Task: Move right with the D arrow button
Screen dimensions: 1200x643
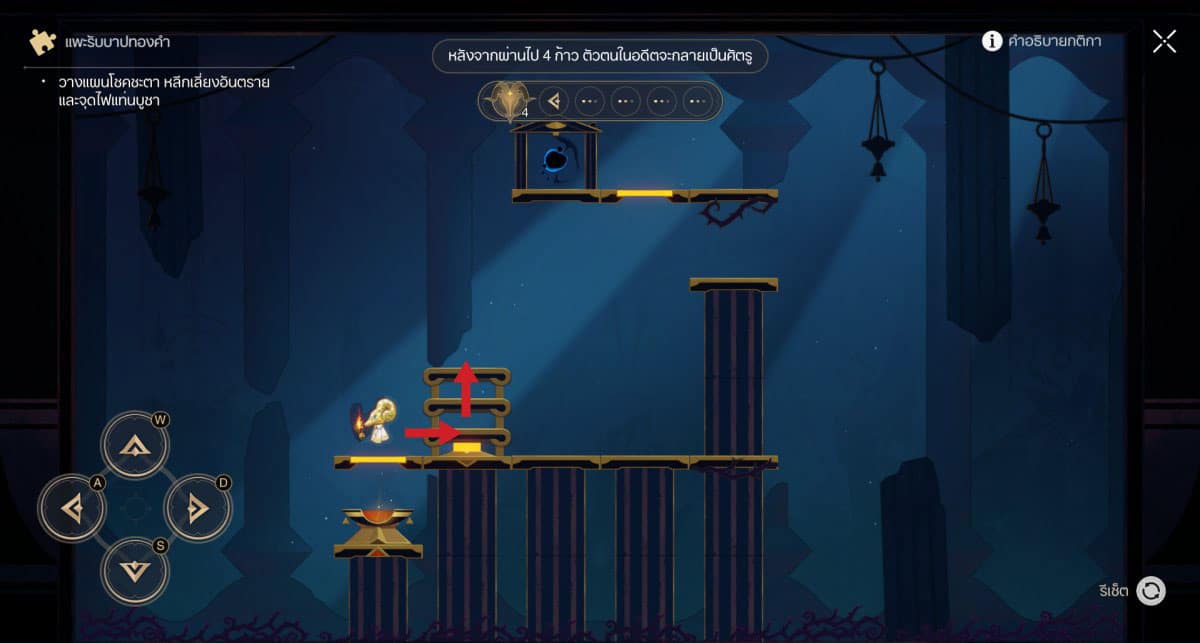Action: coord(197,509)
